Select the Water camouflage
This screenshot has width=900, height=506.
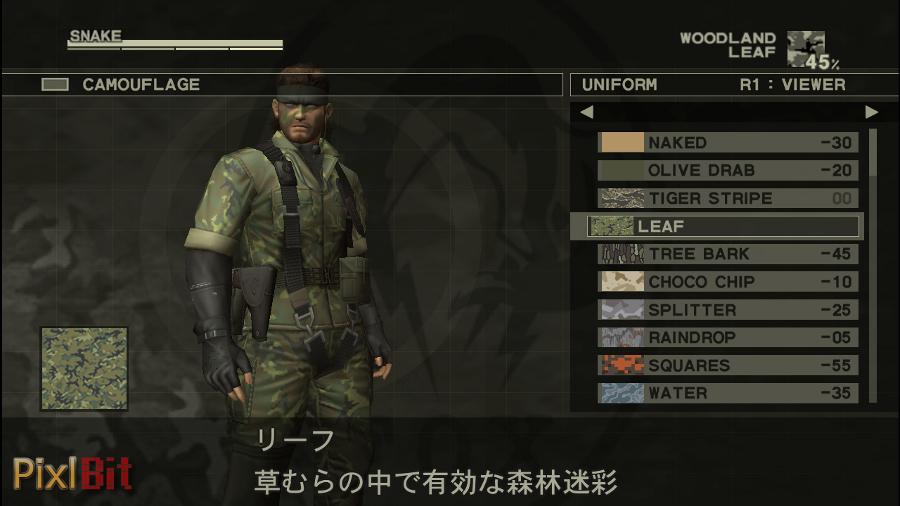(728, 393)
